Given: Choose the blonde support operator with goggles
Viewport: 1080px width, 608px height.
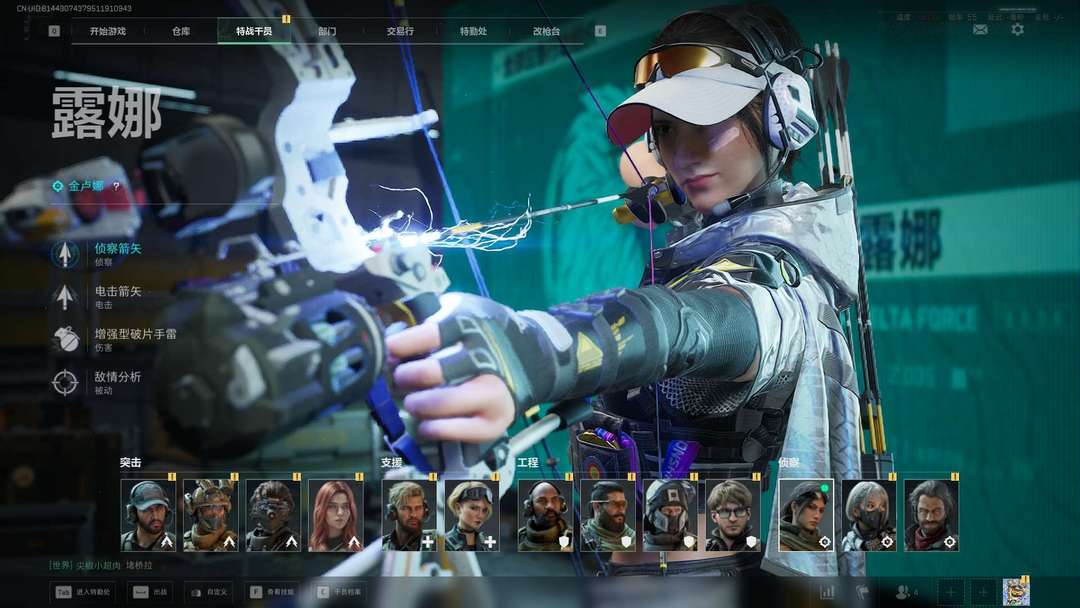Looking at the screenshot, I should pos(471,515).
